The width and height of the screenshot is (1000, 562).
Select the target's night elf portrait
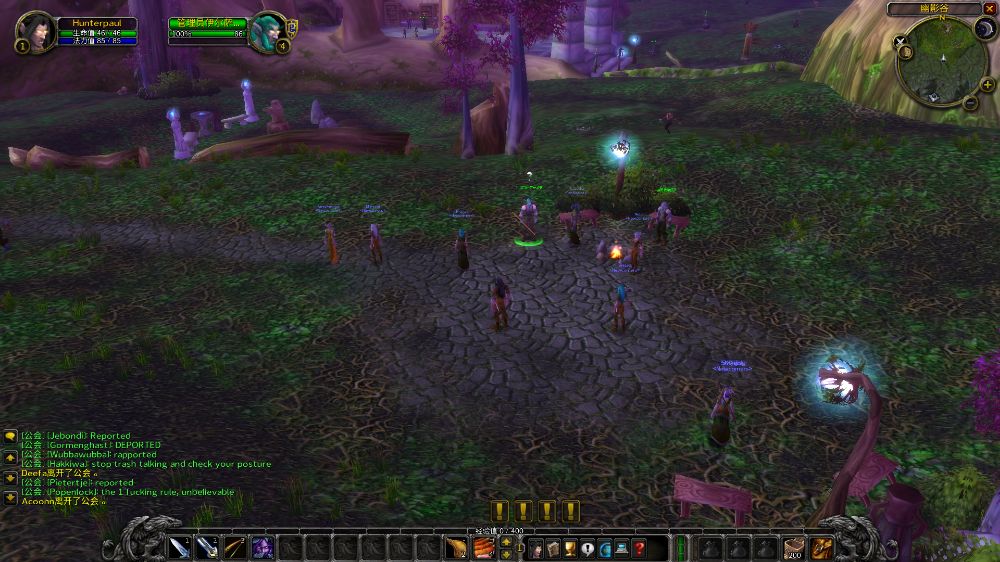point(267,30)
